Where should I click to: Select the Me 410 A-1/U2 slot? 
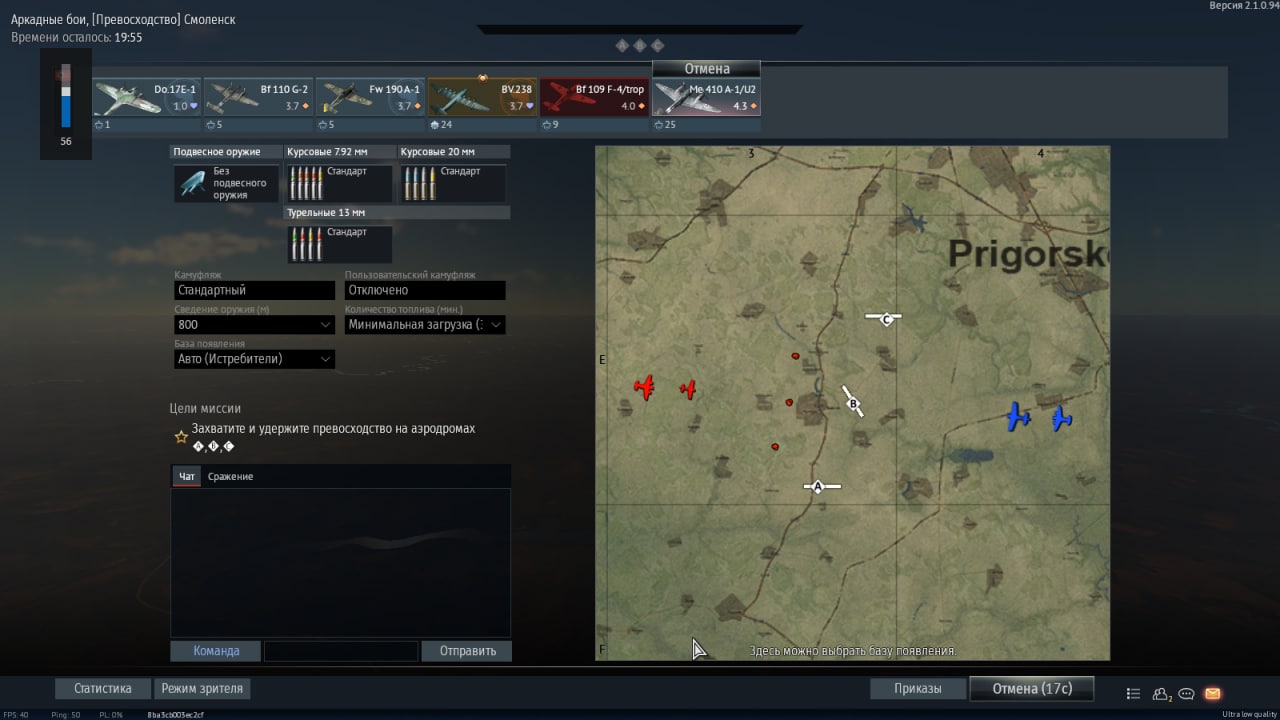click(x=706, y=98)
